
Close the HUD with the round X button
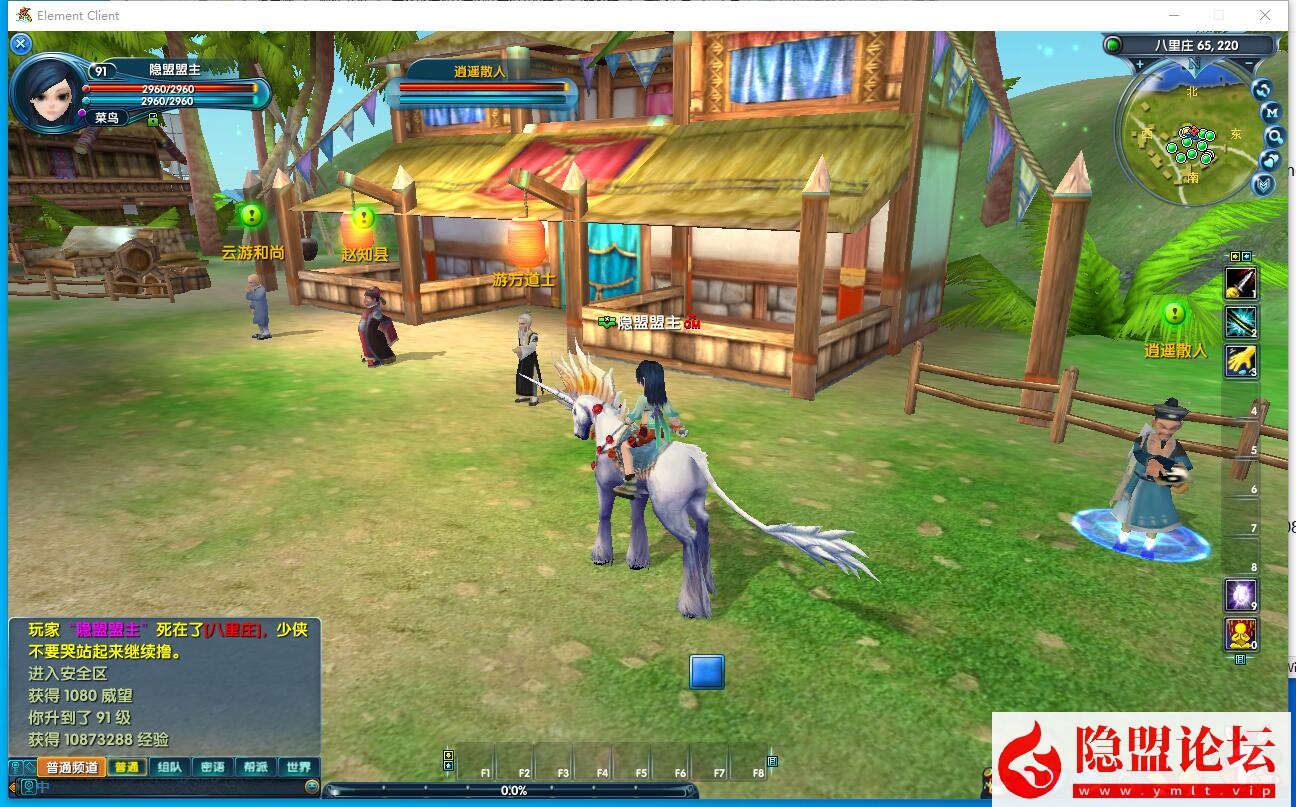coord(21,44)
